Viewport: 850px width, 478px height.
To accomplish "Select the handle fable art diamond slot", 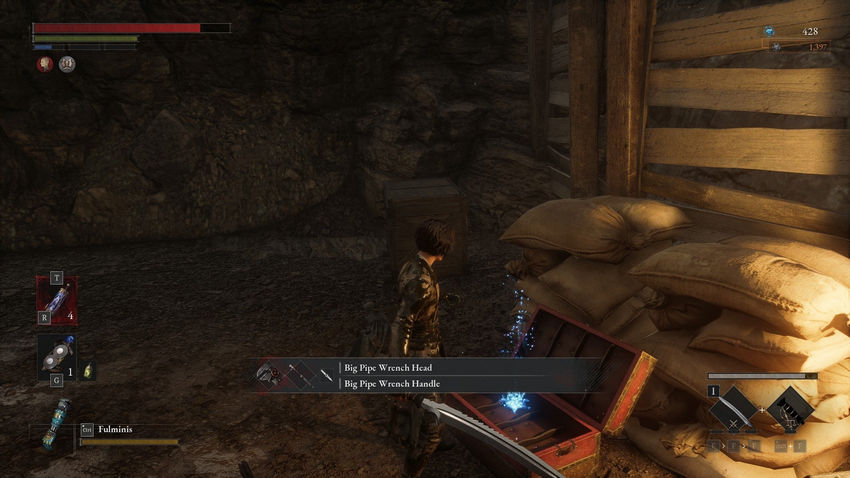I will point(790,410).
